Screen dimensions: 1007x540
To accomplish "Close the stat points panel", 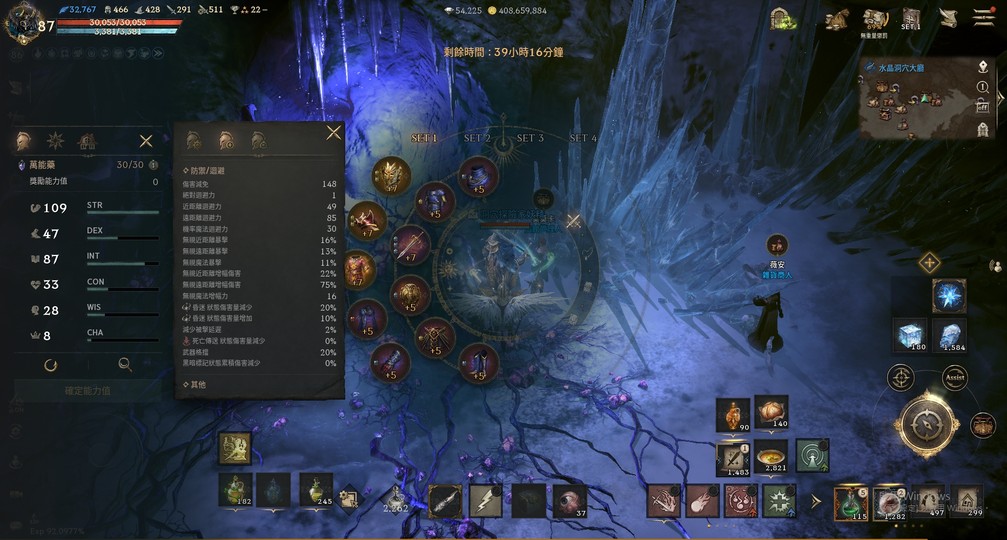I will click(x=146, y=141).
